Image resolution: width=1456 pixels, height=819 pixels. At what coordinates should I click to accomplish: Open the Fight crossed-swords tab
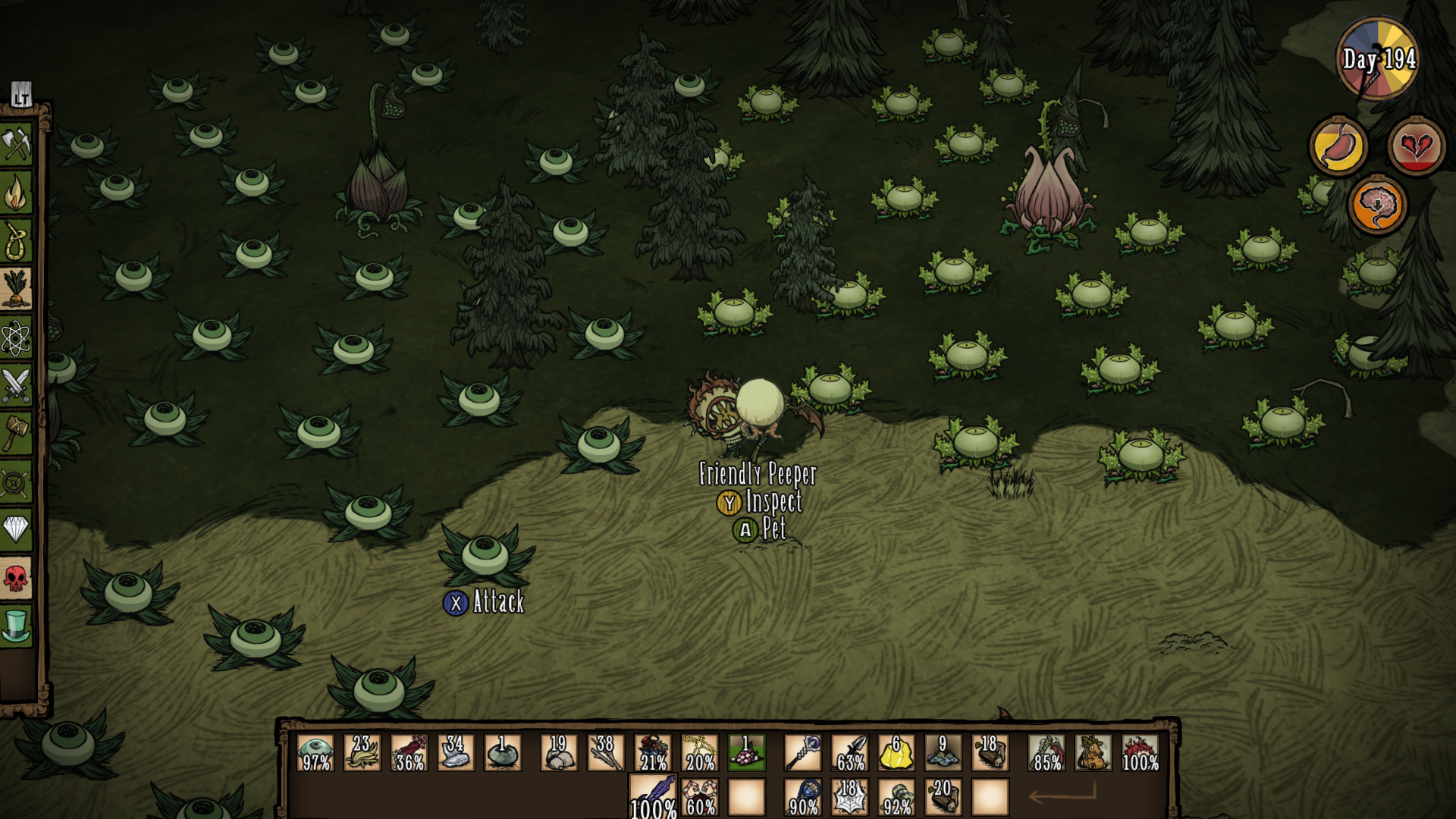(16, 386)
